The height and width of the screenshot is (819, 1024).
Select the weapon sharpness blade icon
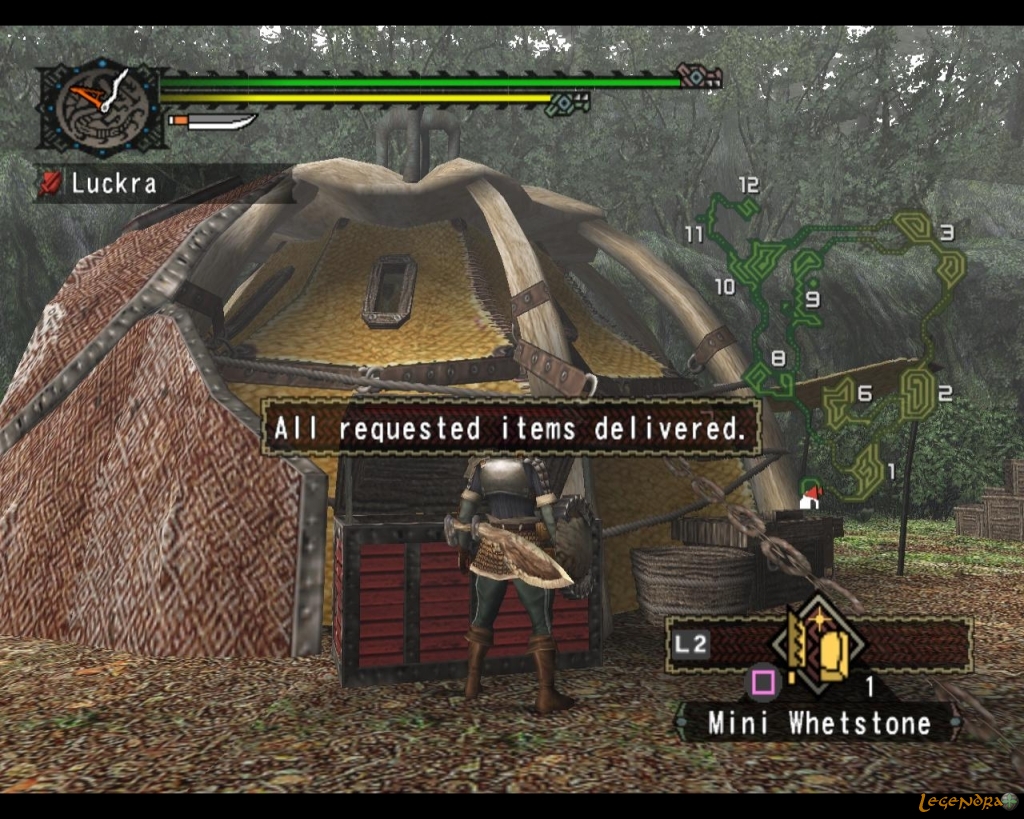[x=215, y=122]
